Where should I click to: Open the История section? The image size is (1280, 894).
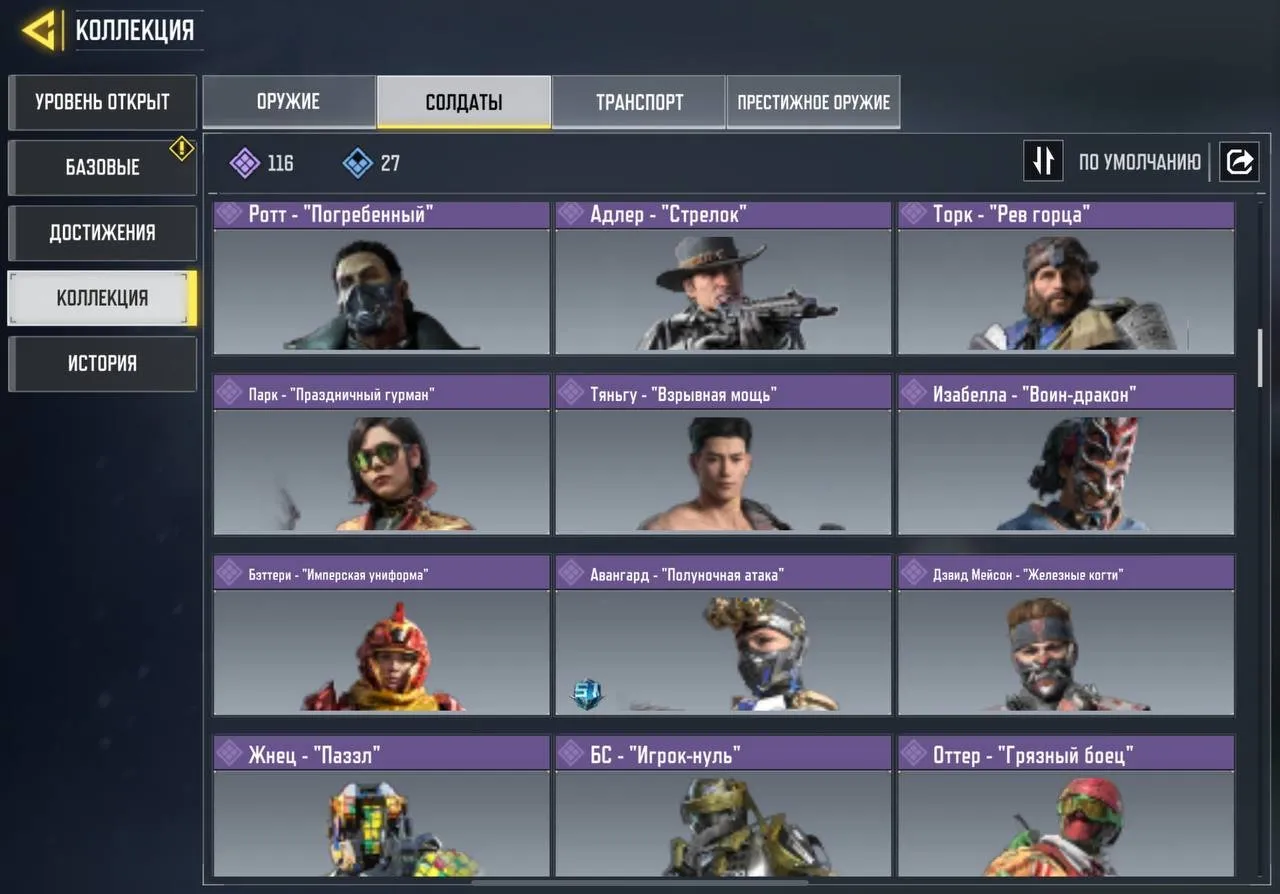[x=102, y=363]
